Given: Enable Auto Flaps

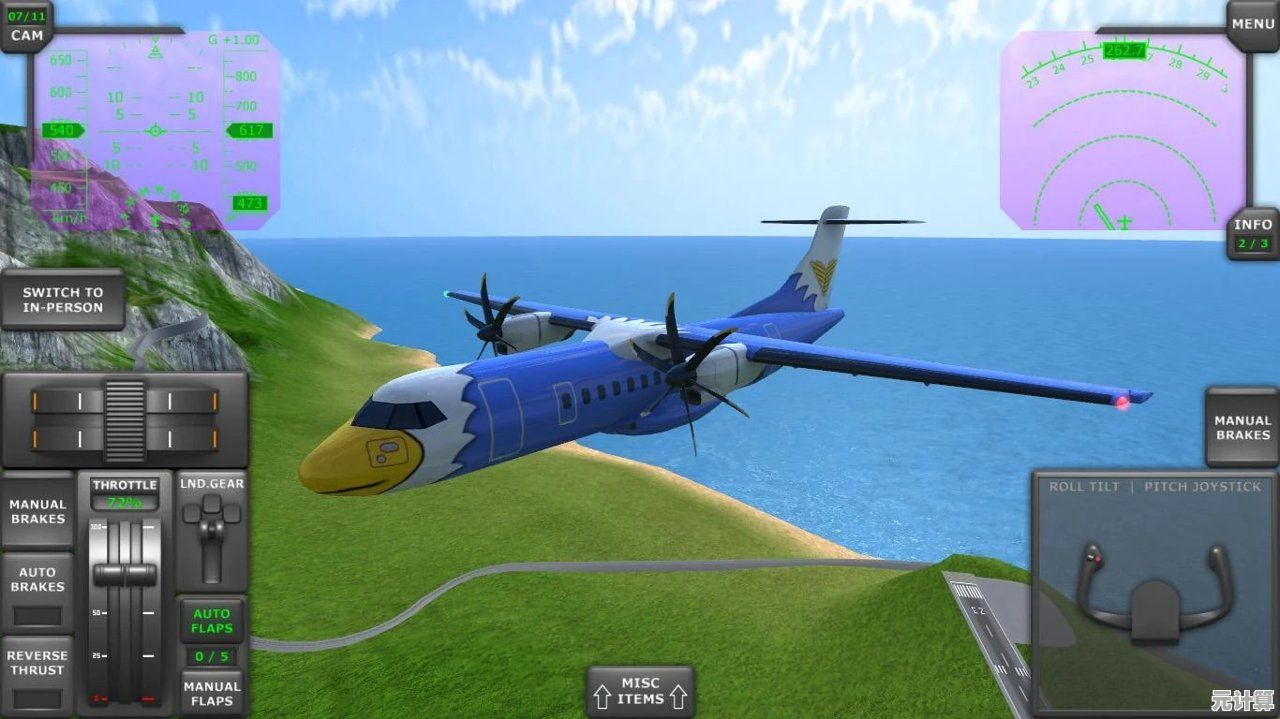Looking at the screenshot, I should [x=212, y=621].
